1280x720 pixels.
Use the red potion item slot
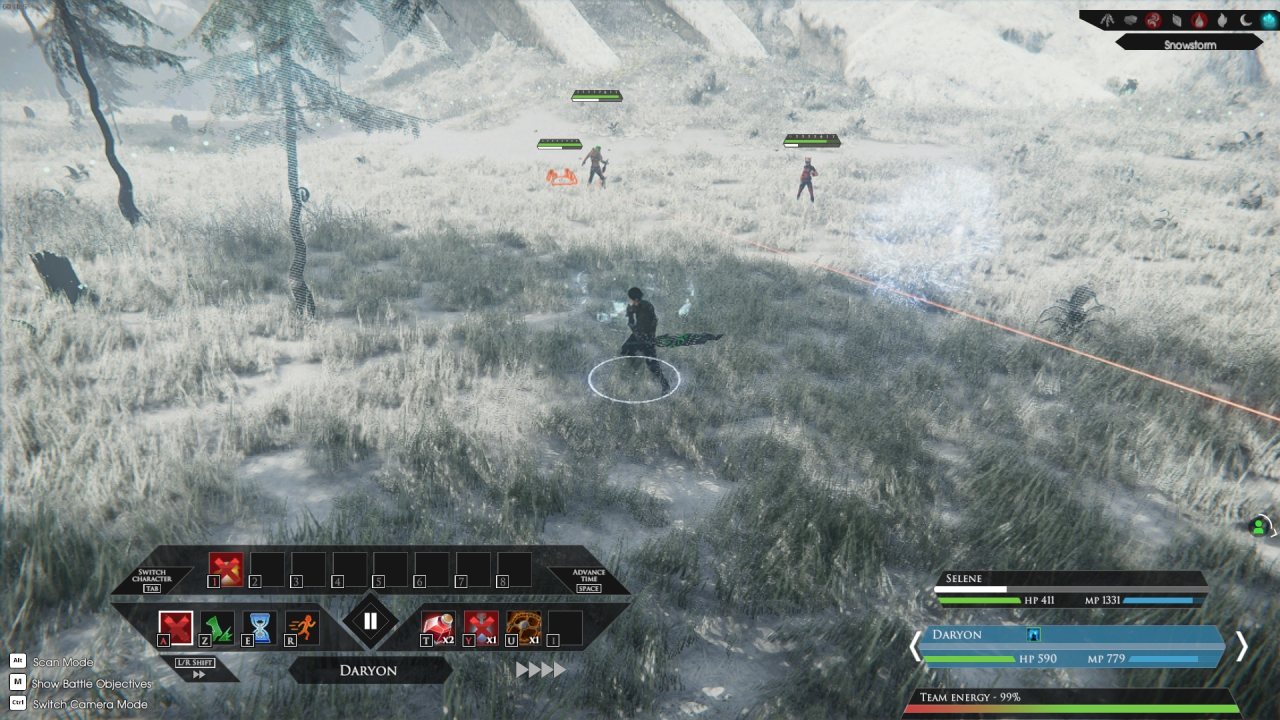tap(438, 627)
